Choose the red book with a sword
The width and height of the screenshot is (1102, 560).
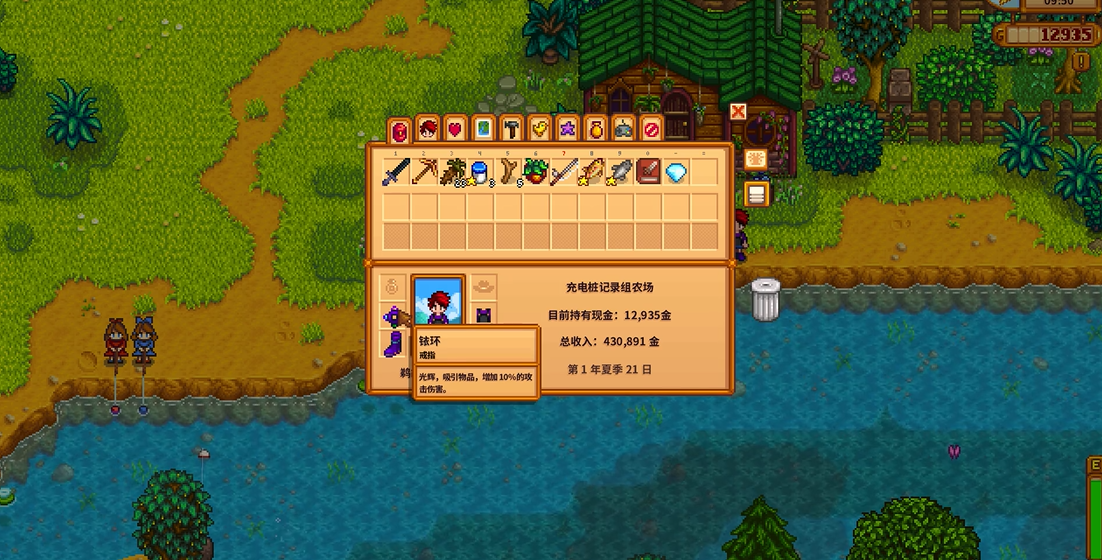click(x=649, y=173)
